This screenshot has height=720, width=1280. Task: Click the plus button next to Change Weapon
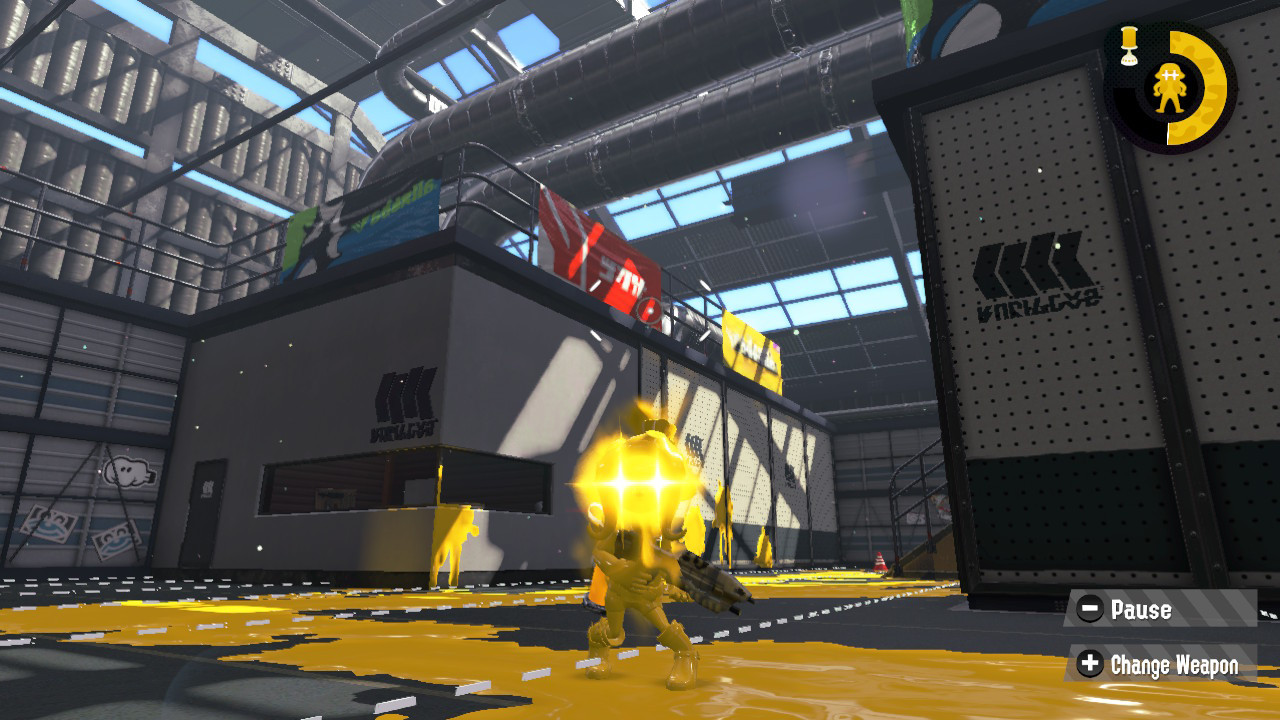tap(1090, 663)
